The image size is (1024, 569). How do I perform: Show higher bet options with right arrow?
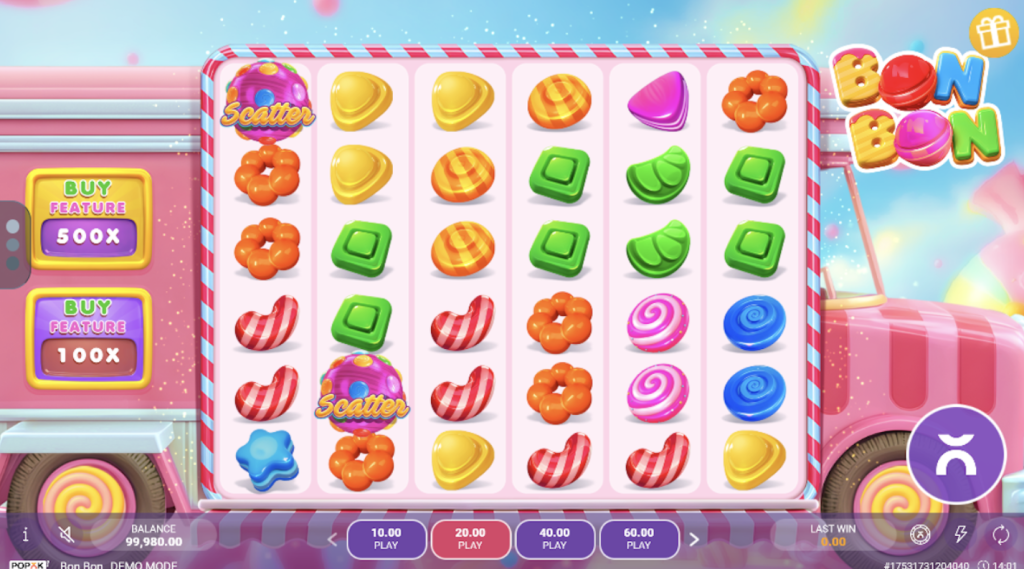pyautogui.click(x=694, y=539)
